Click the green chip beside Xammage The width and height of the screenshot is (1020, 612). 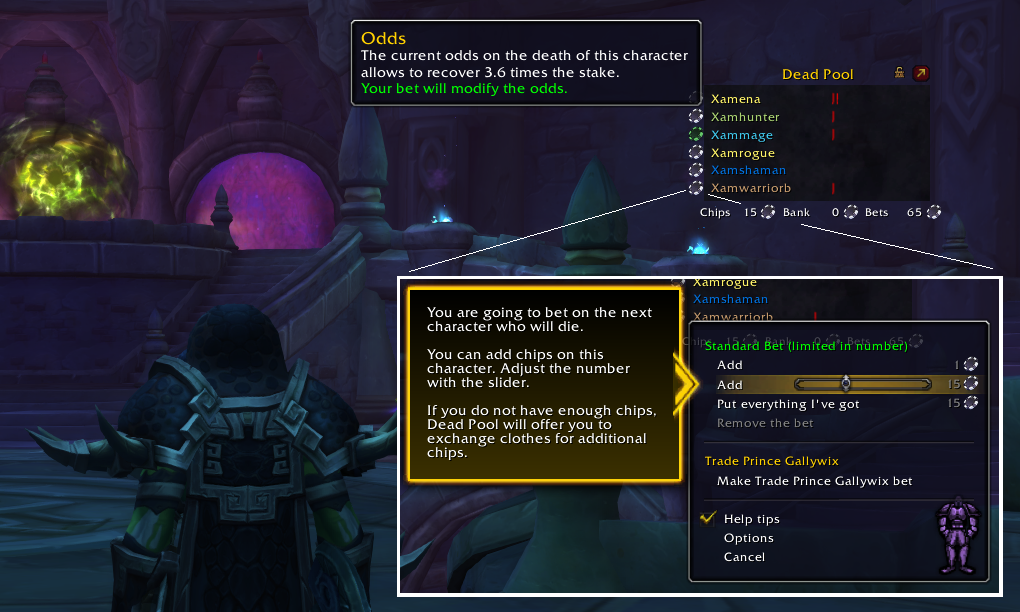pos(696,134)
